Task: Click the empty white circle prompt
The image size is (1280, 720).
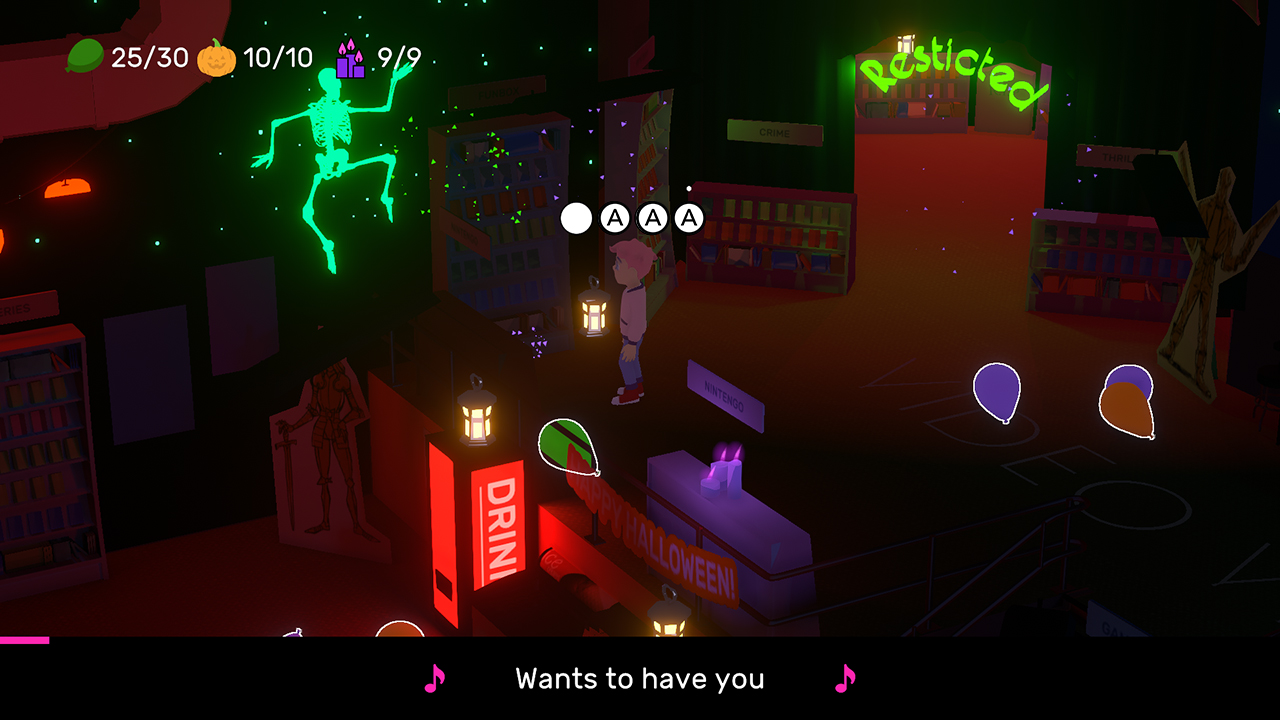Action: pos(576,217)
